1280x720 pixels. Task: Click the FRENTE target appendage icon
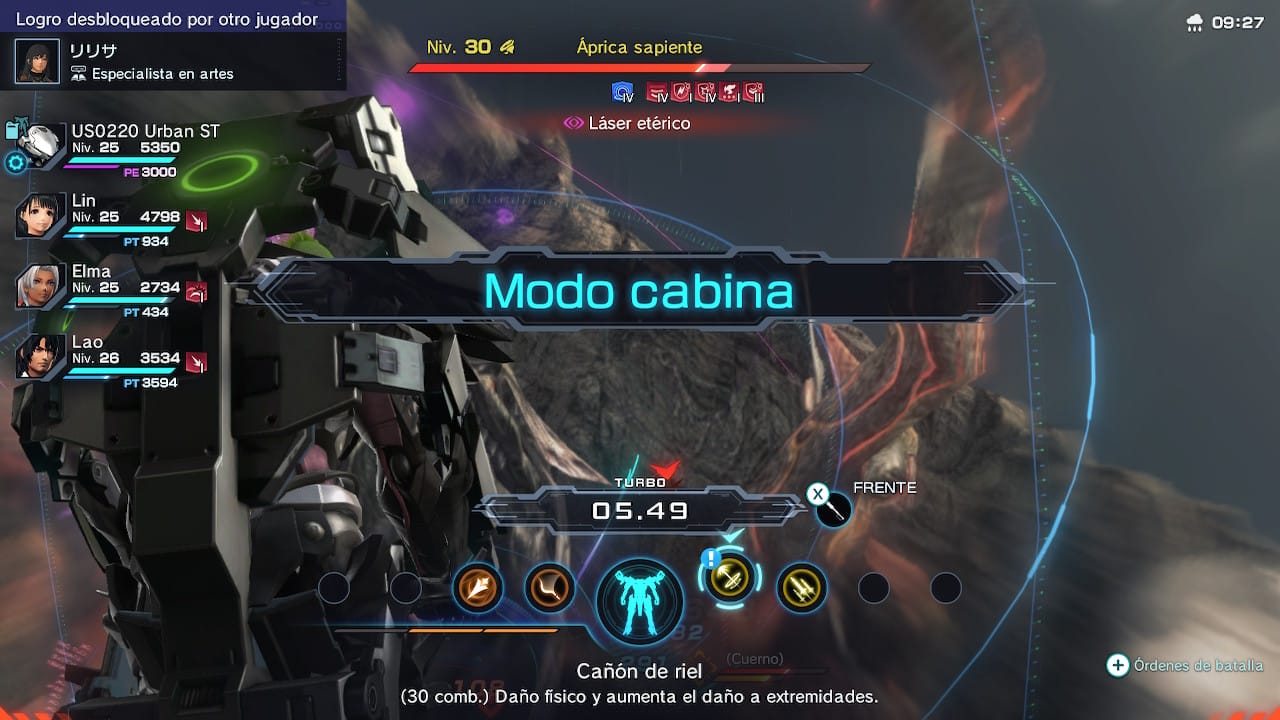(833, 509)
